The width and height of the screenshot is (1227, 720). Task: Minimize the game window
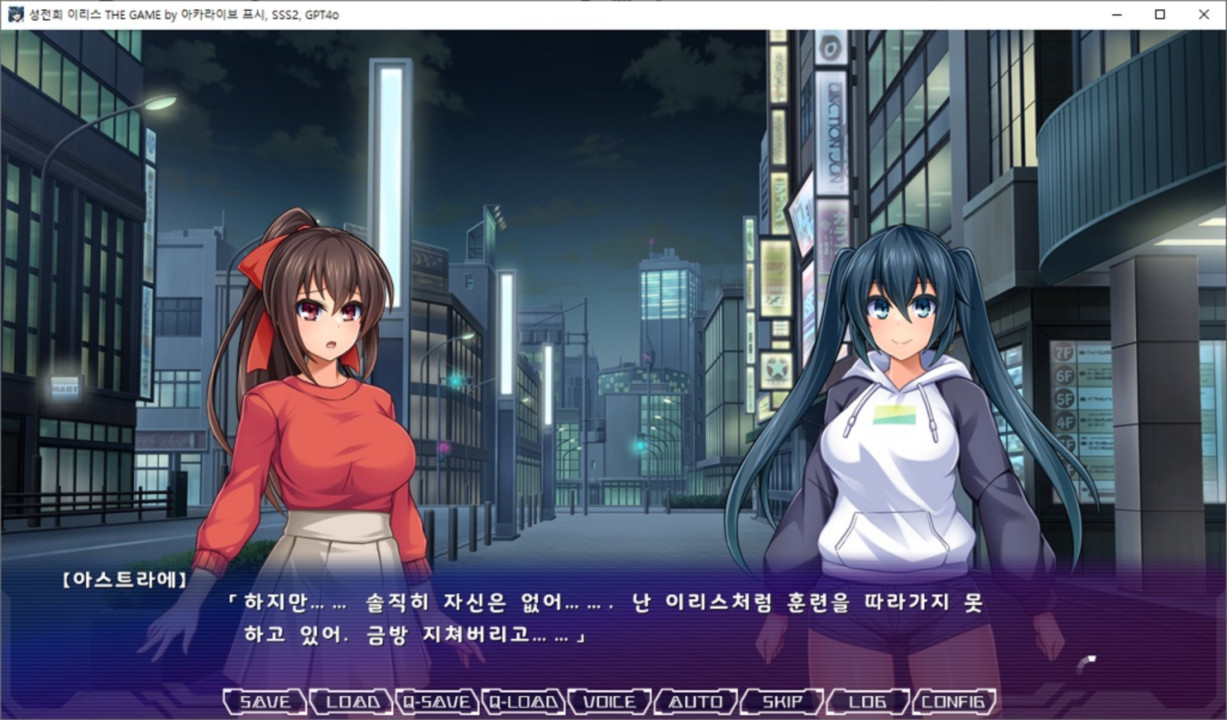[x=1114, y=14]
